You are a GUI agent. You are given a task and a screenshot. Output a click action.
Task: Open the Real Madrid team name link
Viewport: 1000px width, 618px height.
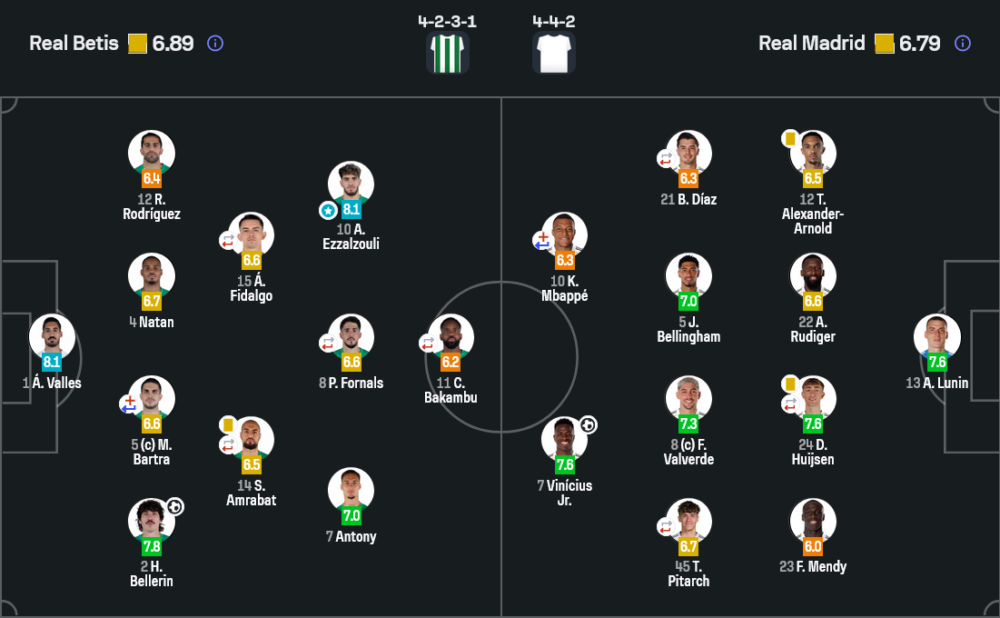click(x=811, y=44)
